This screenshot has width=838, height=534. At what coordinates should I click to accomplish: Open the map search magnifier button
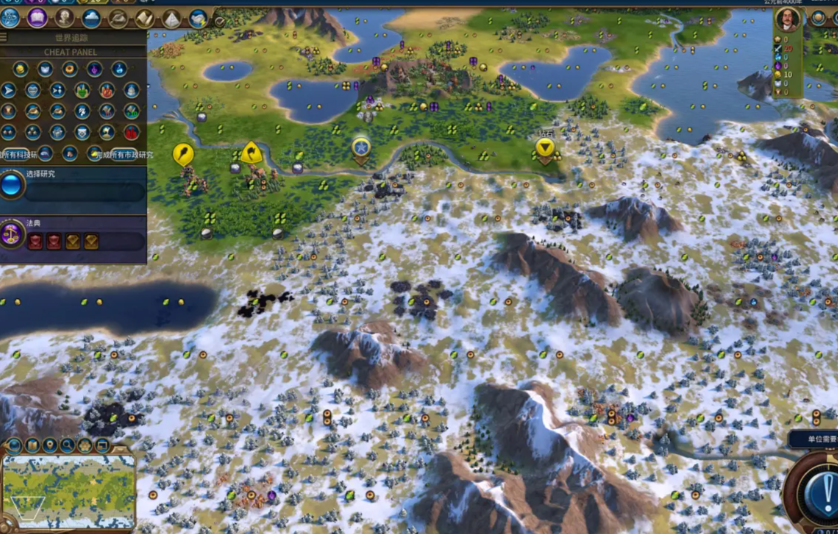[67, 445]
